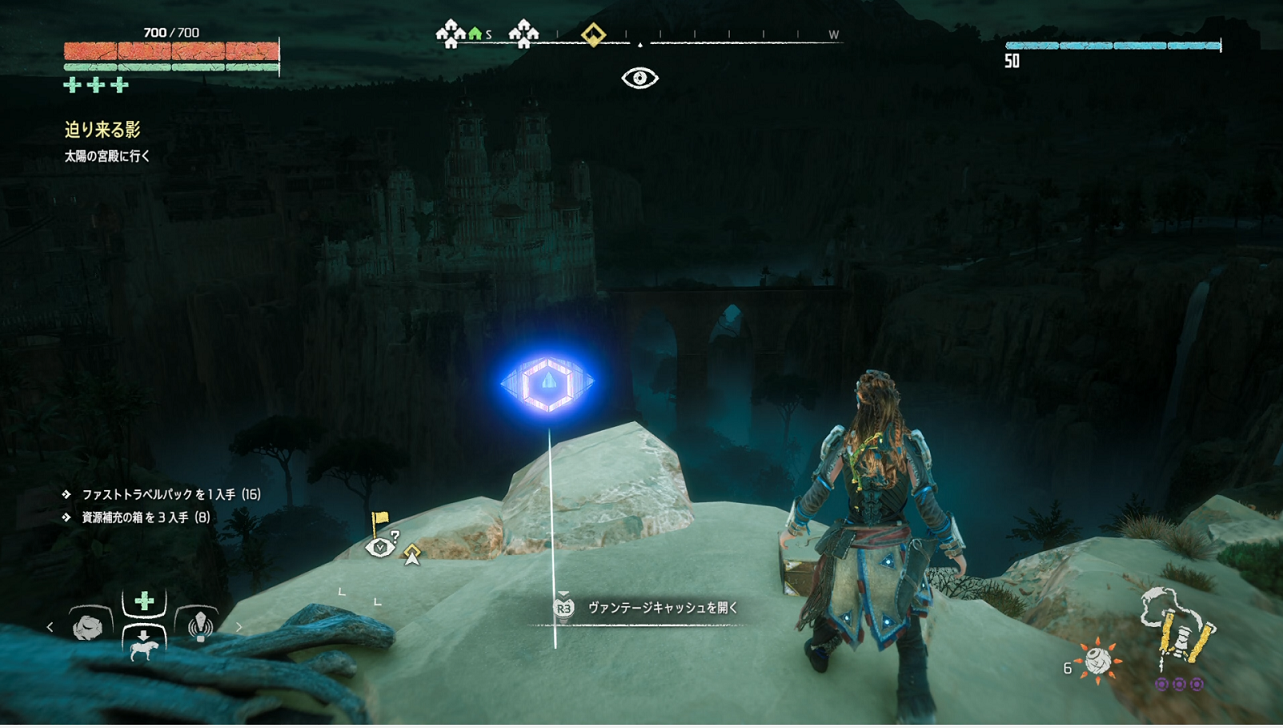This screenshot has height=728, width=1283.
Task: Choose the call mount horse icon
Action: click(x=144, y=644)
